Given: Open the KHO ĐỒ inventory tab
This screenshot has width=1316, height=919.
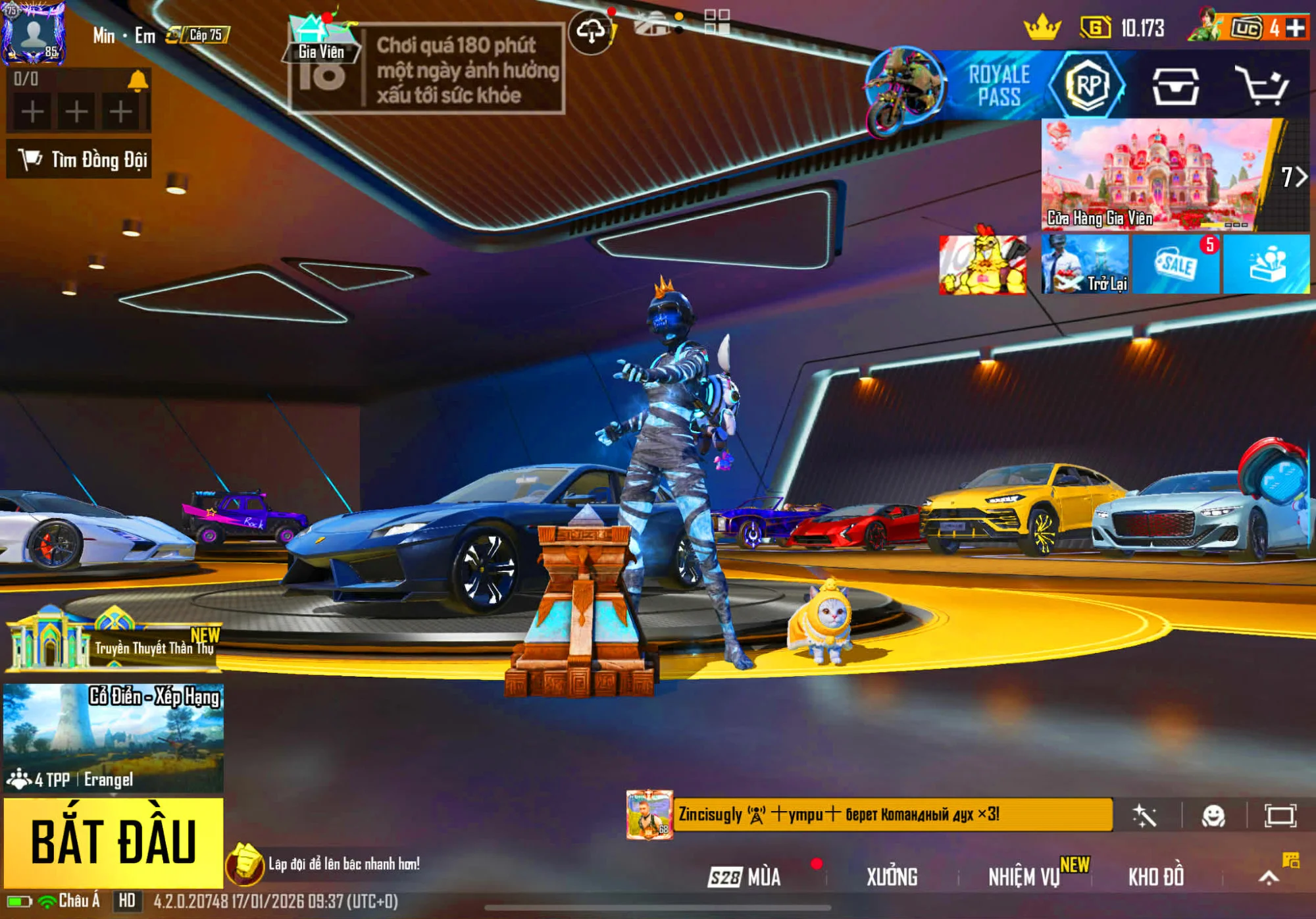Looking at the screenshot, I should click(1156, 877).
